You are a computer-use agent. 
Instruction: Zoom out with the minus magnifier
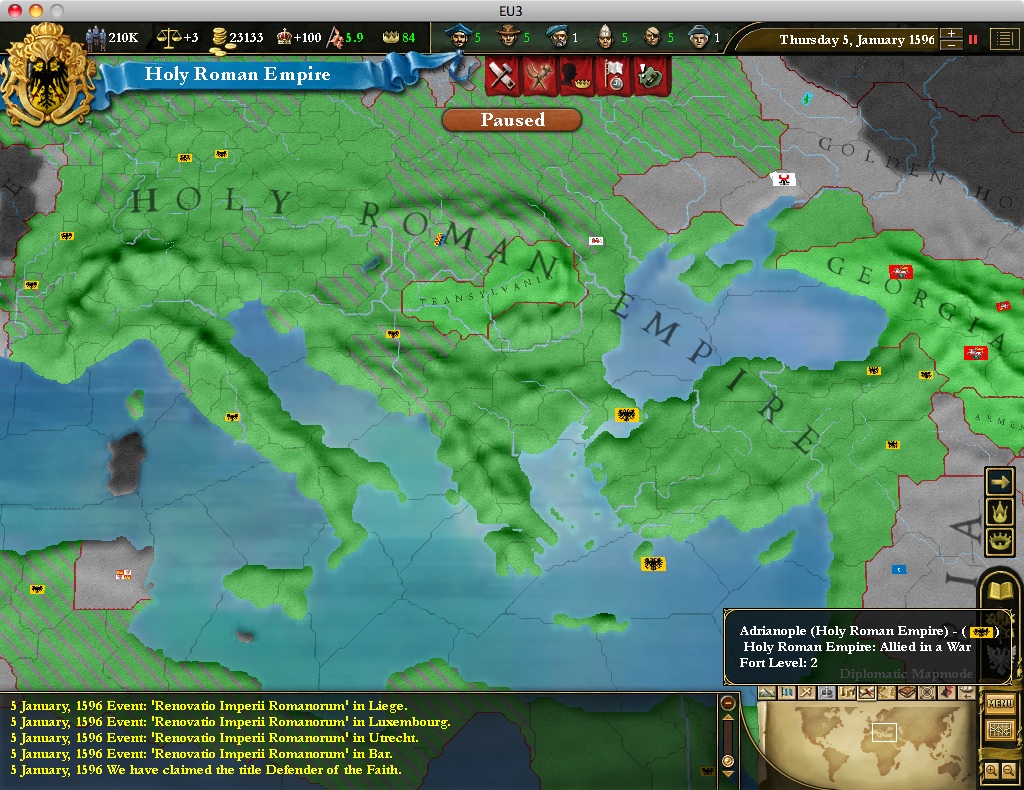pos(1008,770)
